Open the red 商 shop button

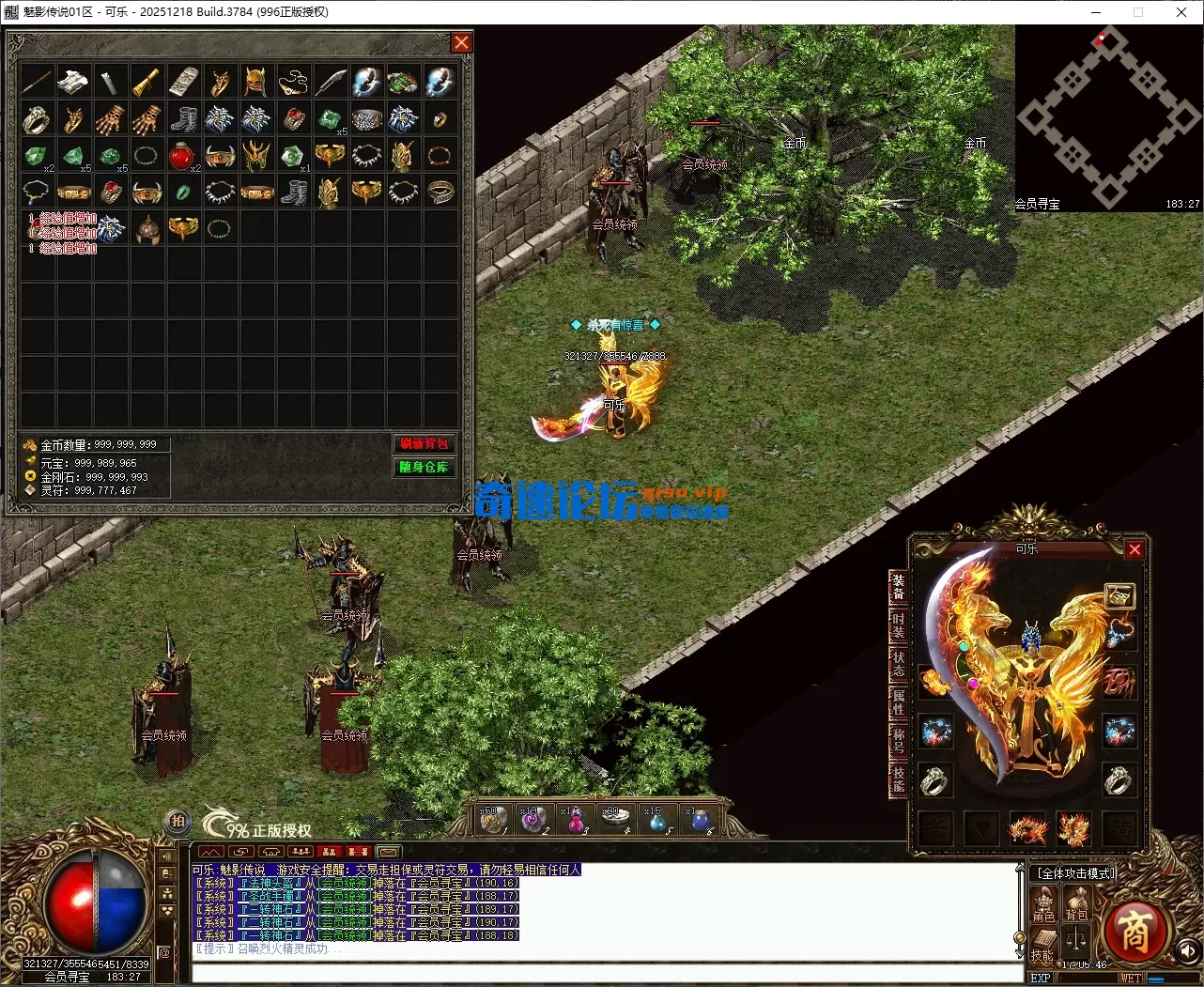click(1134, 932)
